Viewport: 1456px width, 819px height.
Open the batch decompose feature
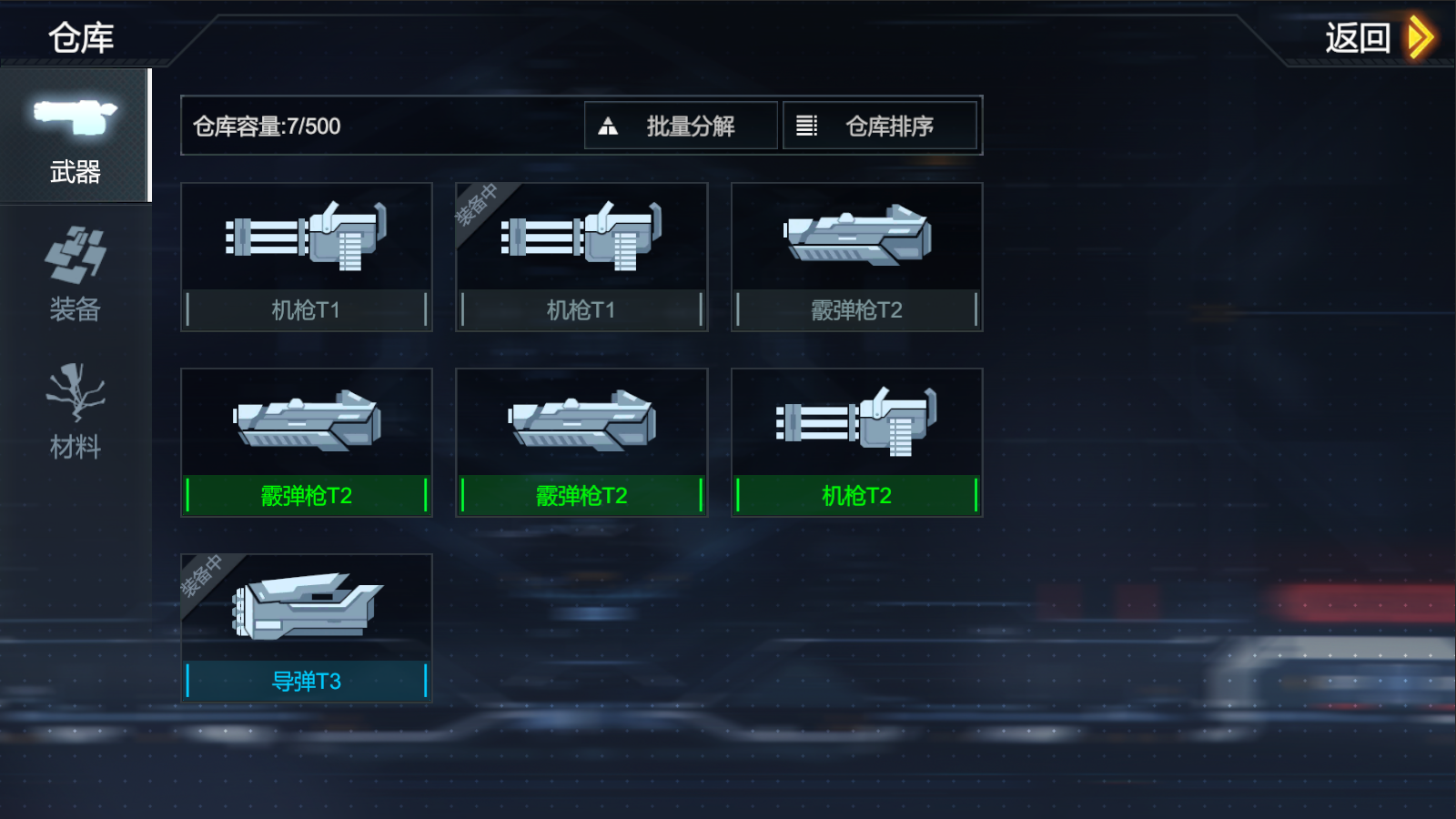[x=680, y=125]
